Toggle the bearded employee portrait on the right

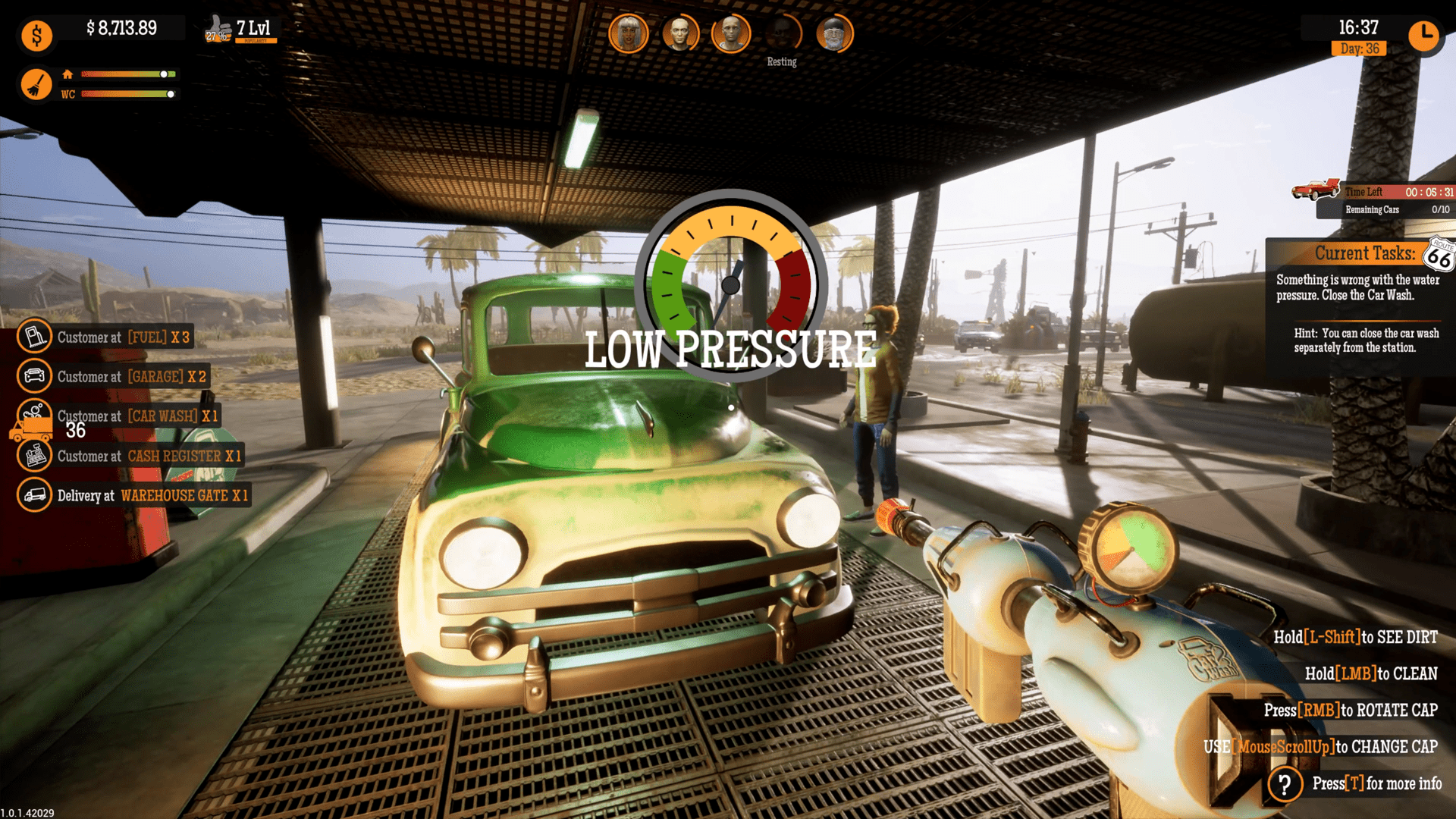[x=833, y=32]
